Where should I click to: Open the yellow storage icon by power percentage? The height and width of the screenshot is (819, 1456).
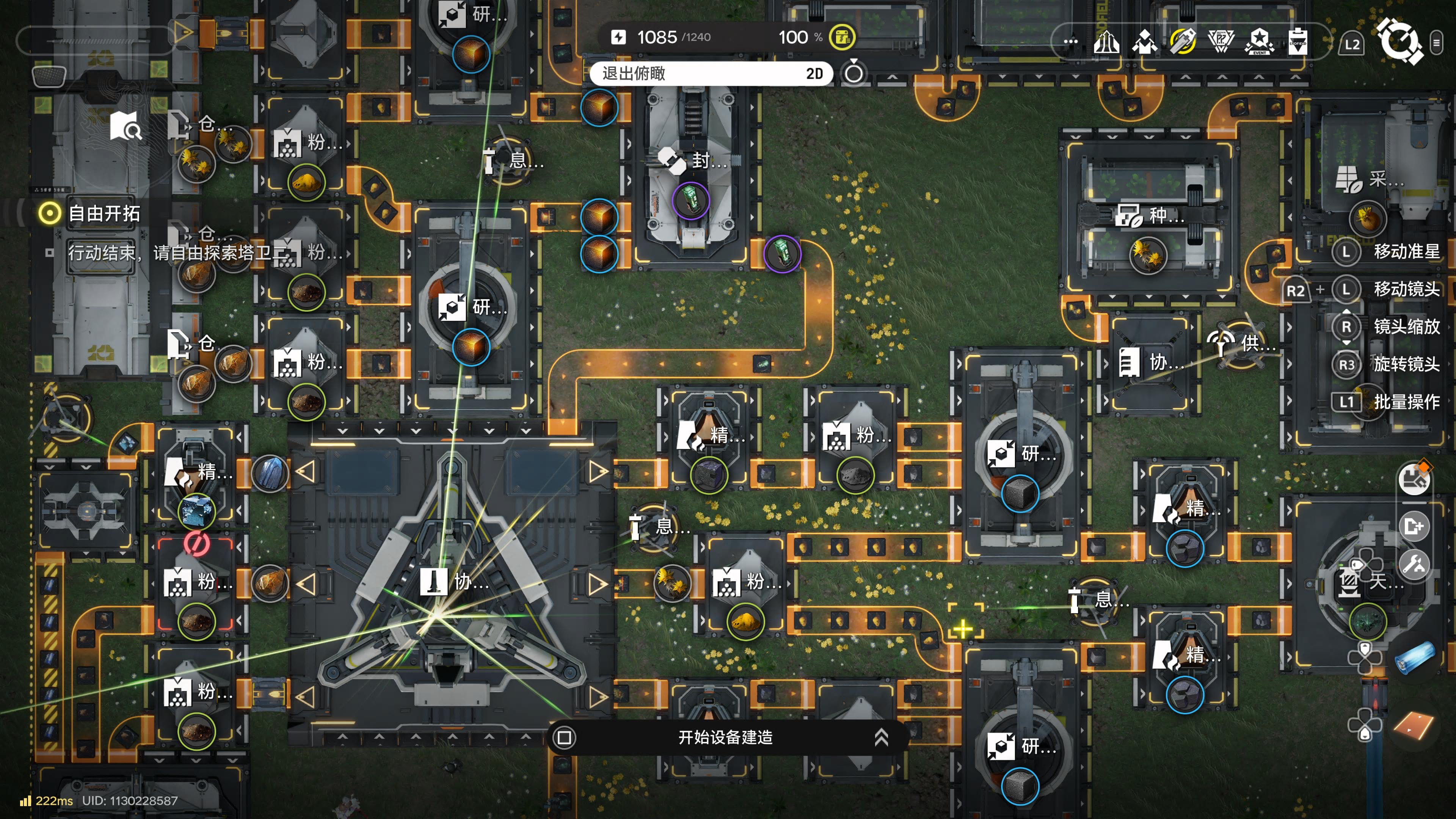pyautogui.click(x=842, y=37)
